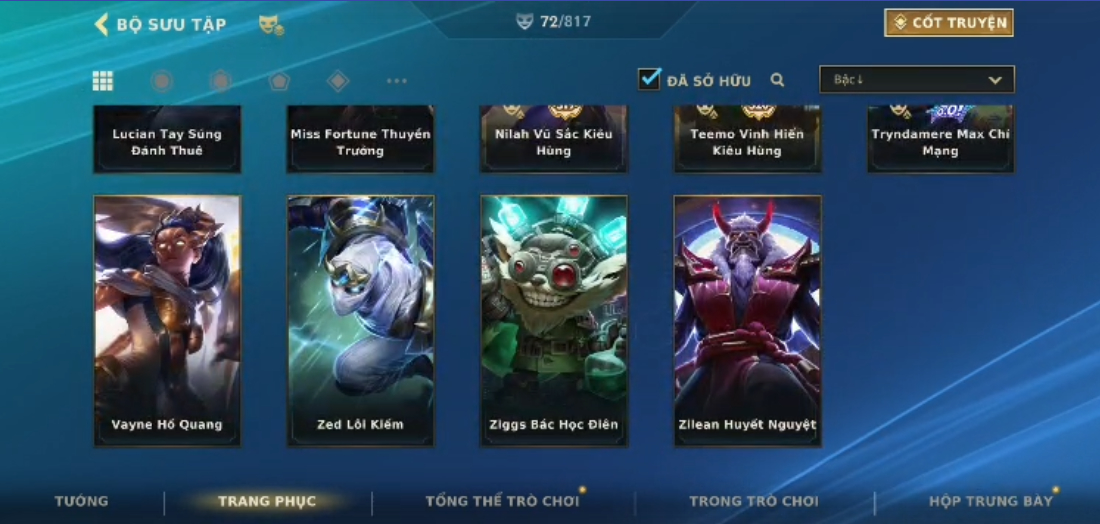Click the magnifier search icon

(777, 80)
